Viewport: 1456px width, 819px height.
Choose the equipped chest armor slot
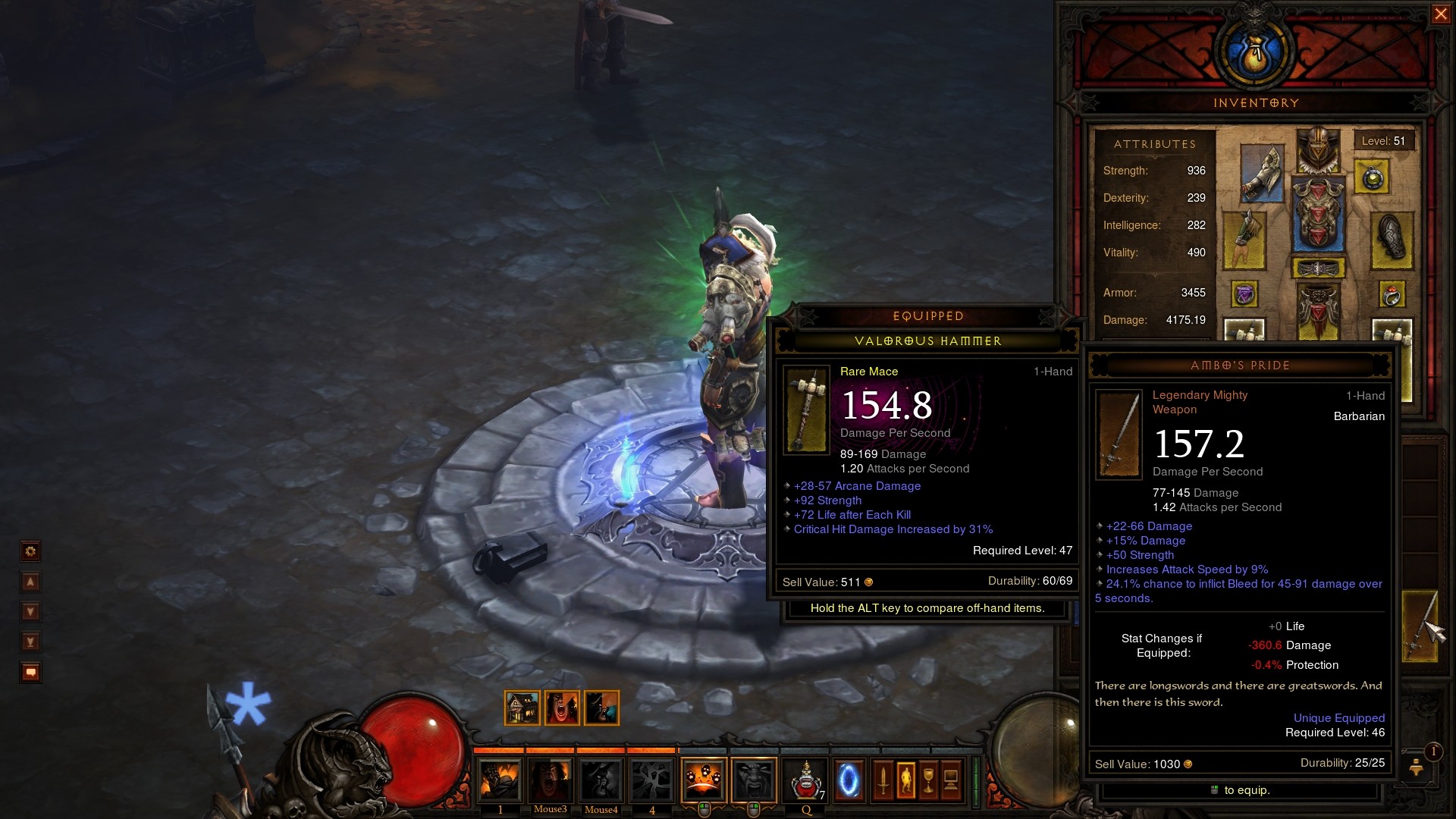pos(1318,215)
